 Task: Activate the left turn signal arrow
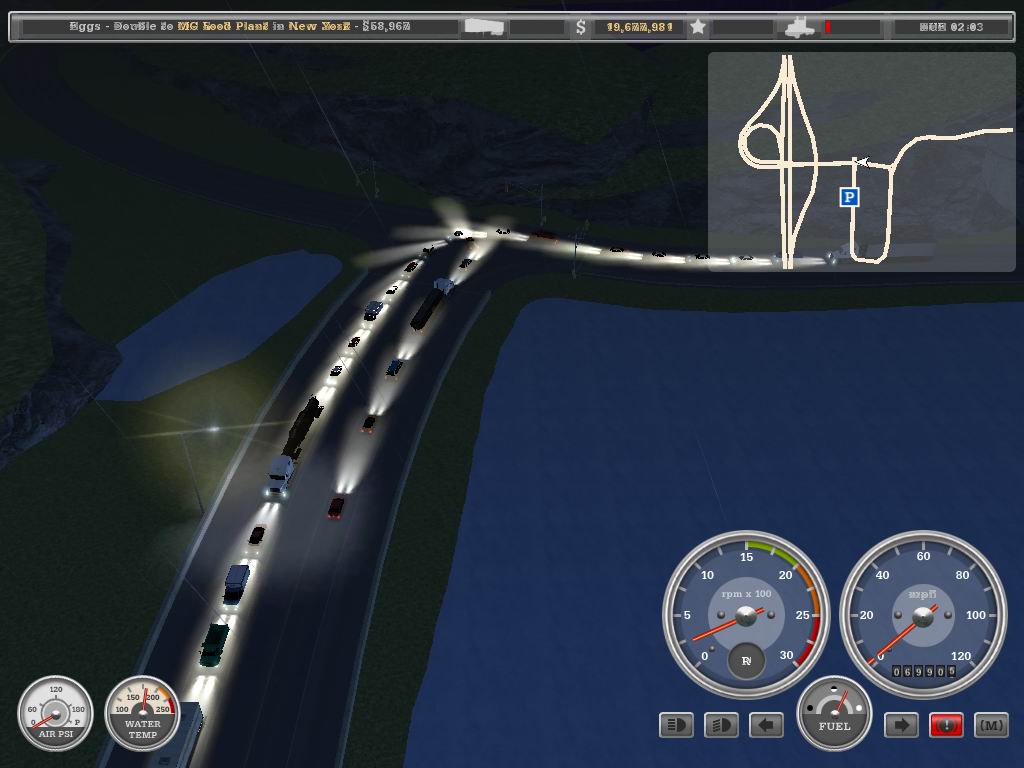coord(766,725)
